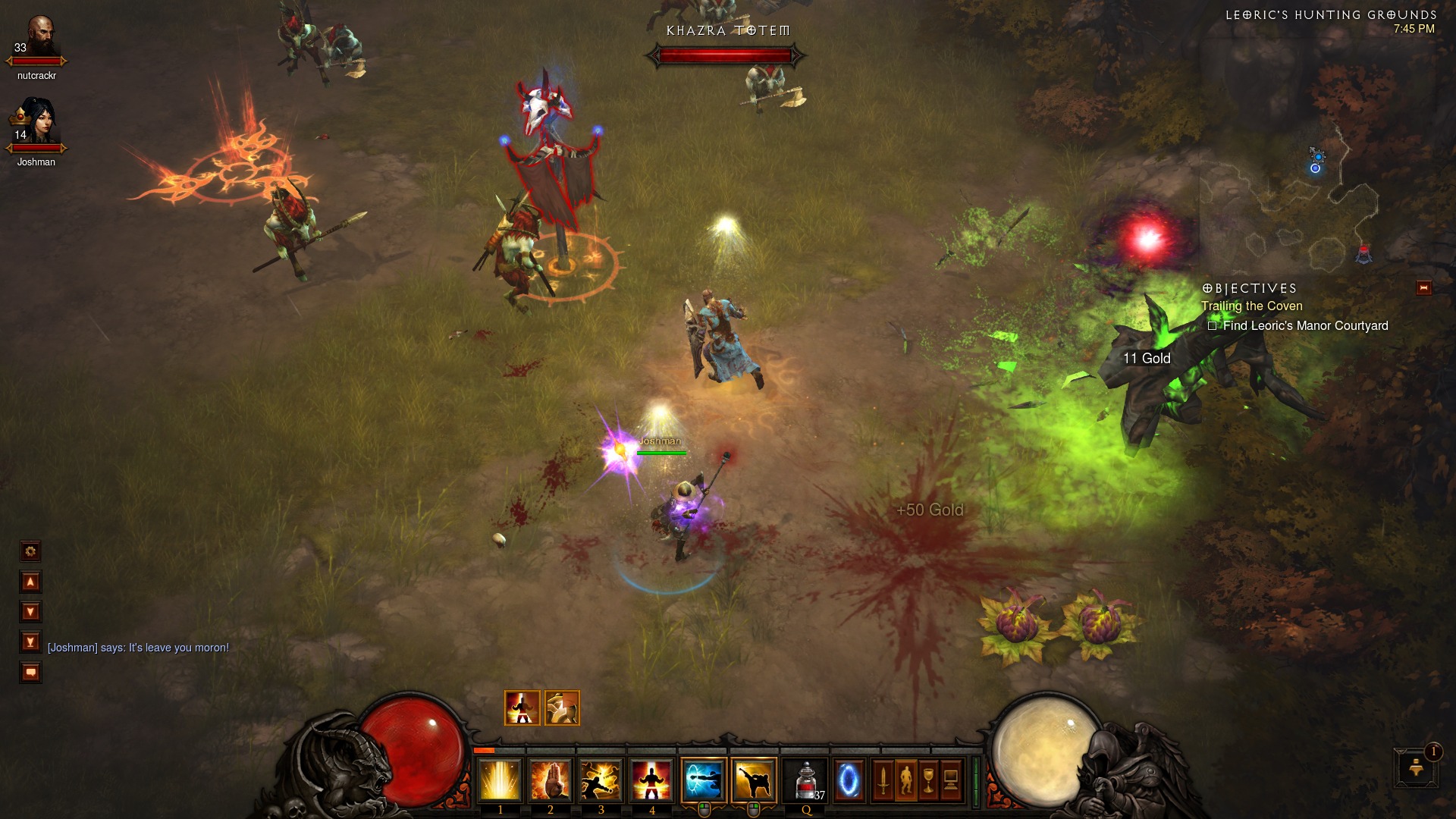
Task: Click the chat down arrow button
Action: (30, 612)
